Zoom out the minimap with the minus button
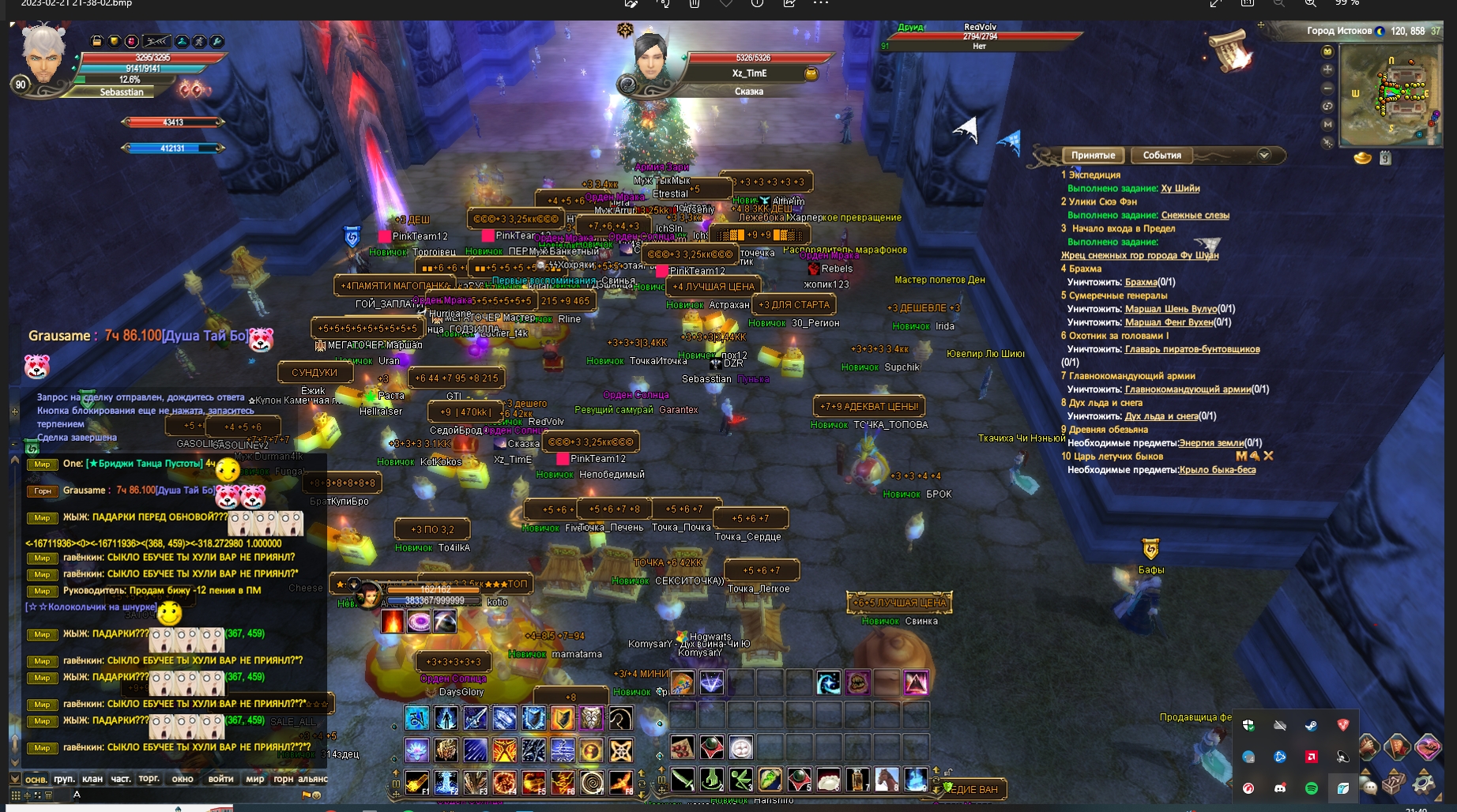Screen dimensions: 1457x812 pos(1327,88)
